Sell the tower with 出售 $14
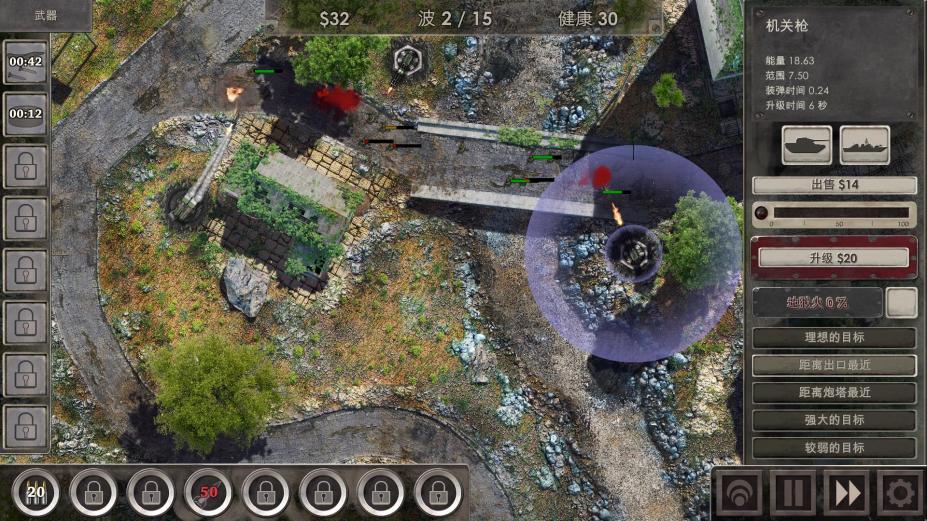This screenshot has height=521, width=927. point(834,185)
